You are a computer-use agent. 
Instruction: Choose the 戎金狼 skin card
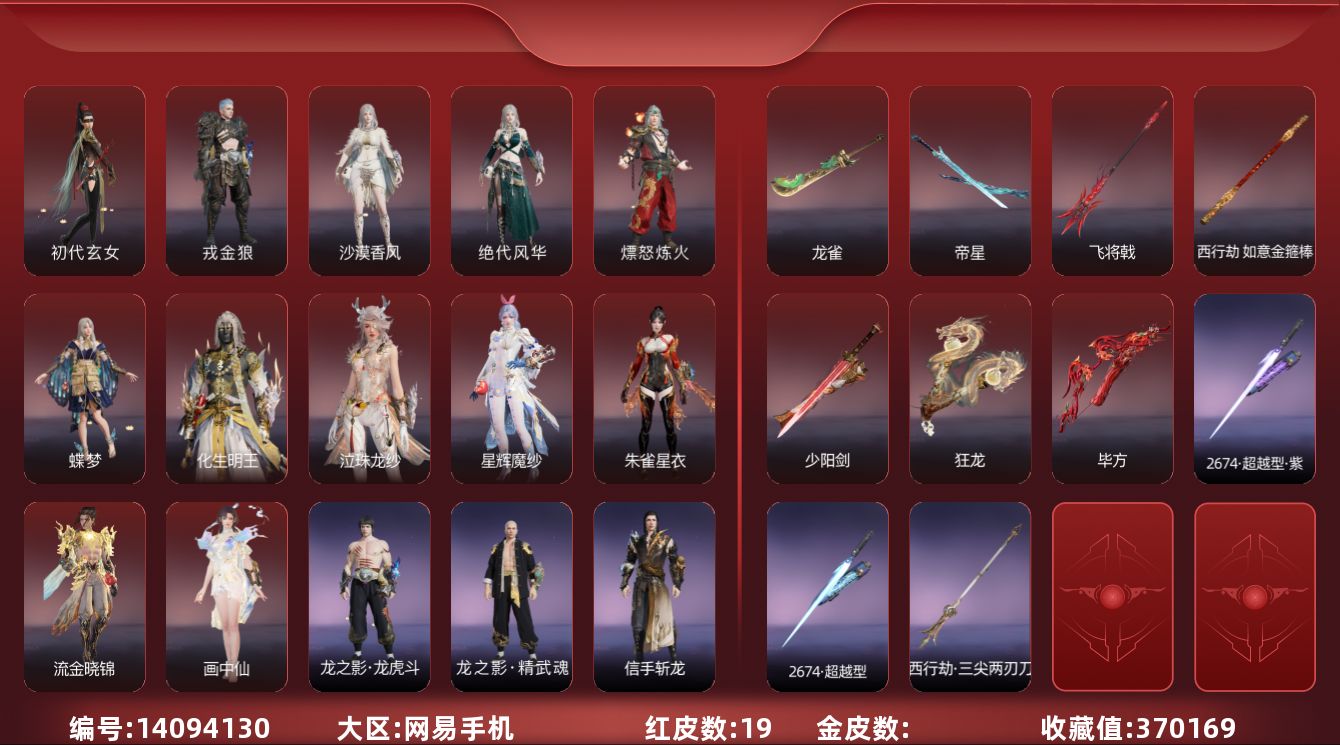tap(227, 180)
